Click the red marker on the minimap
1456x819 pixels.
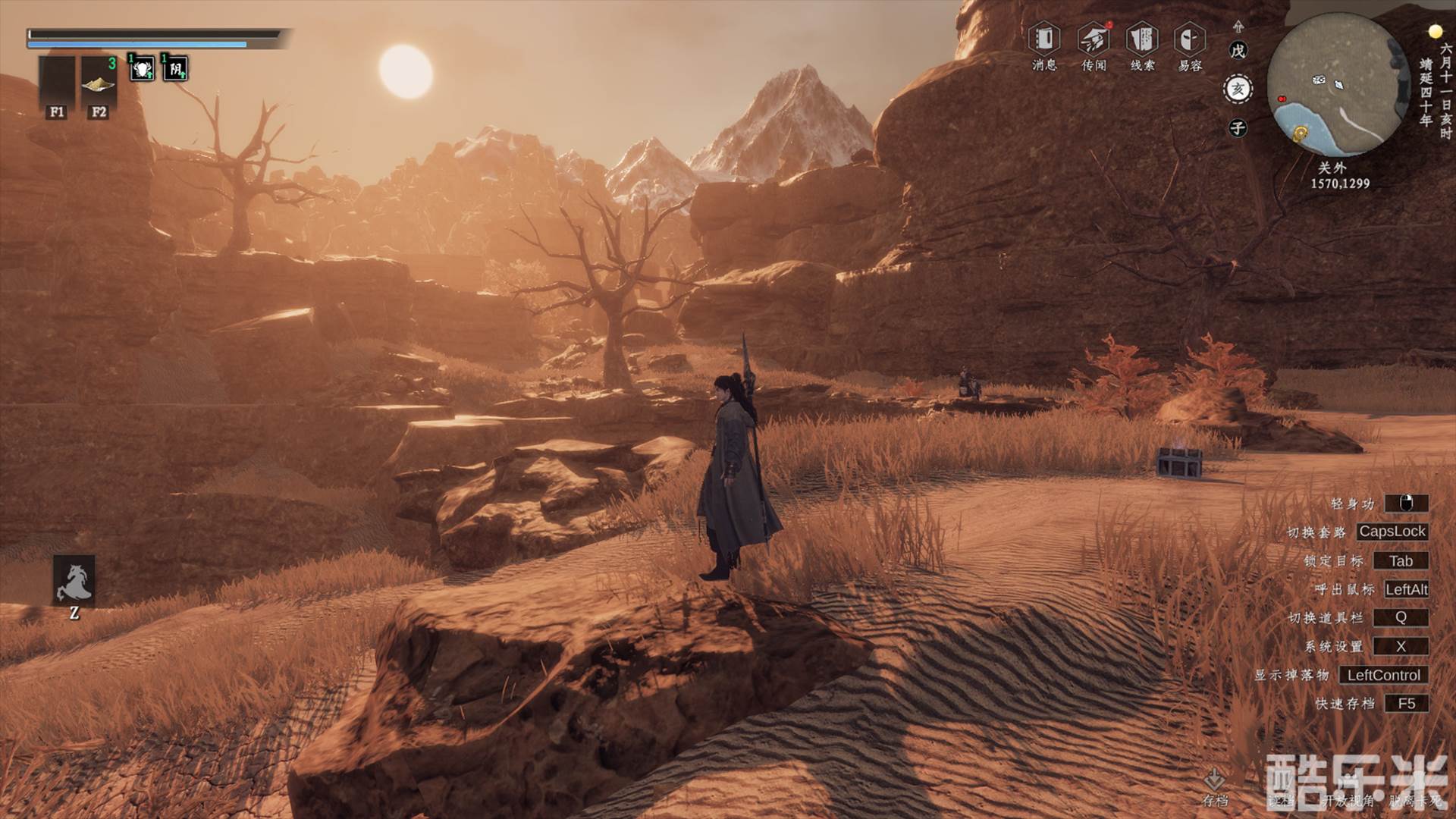(x=1282, y=99)
